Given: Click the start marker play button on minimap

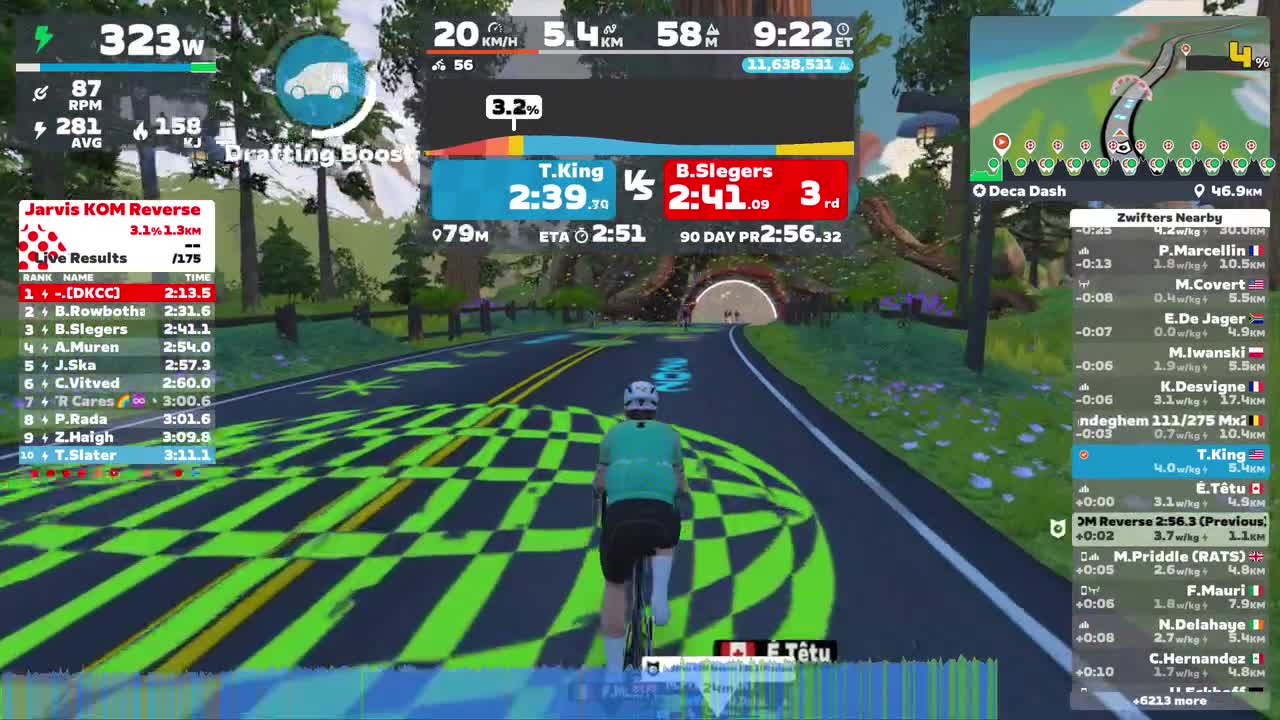Looking at the screenshot, I should point(1002,141).
